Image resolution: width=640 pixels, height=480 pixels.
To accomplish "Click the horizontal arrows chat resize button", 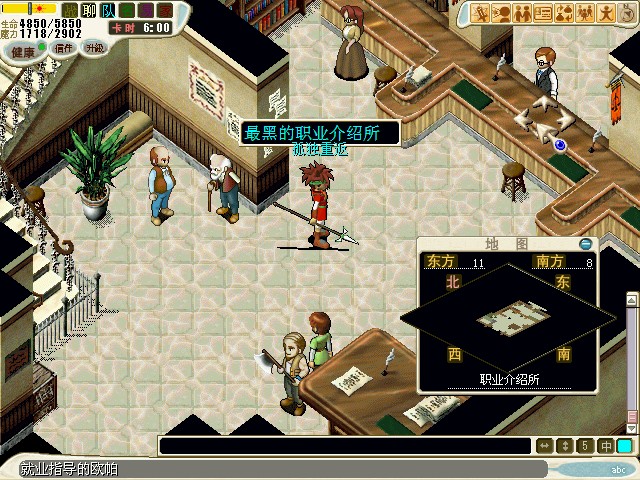I will 545,446.
